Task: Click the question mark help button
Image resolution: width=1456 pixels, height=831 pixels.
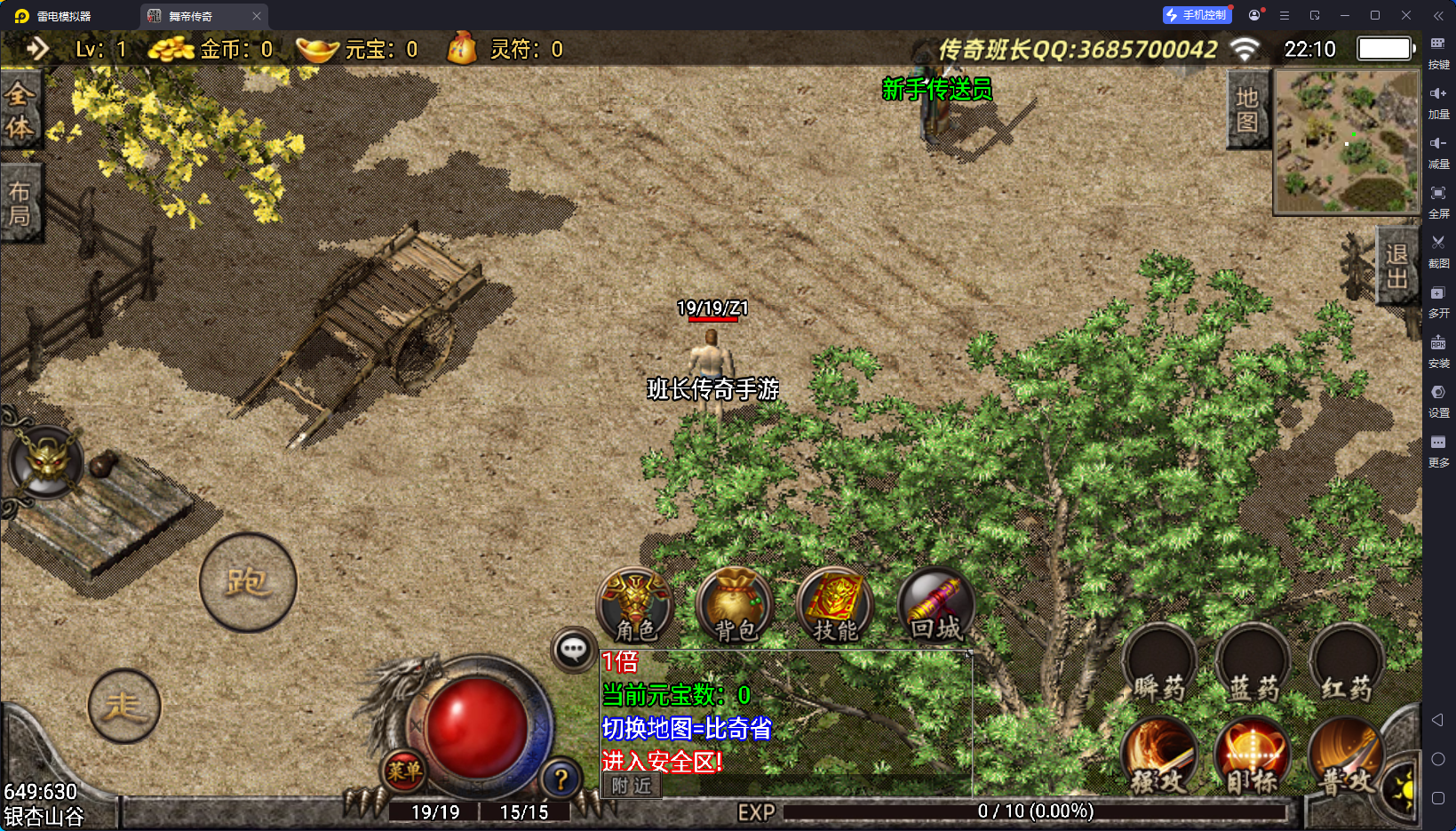Action: point(561,779)
